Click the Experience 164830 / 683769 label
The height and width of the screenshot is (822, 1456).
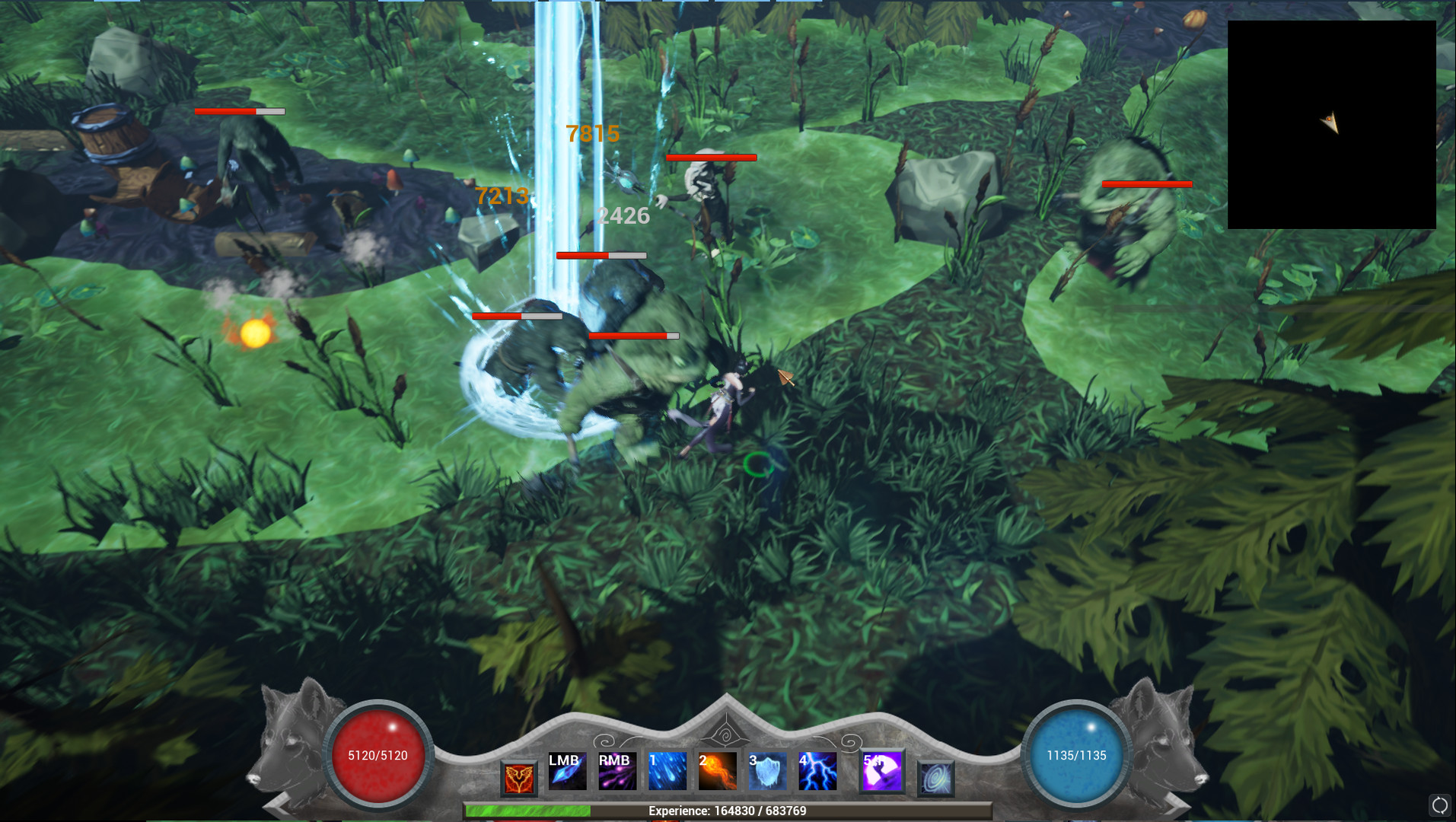coord(728,811)
